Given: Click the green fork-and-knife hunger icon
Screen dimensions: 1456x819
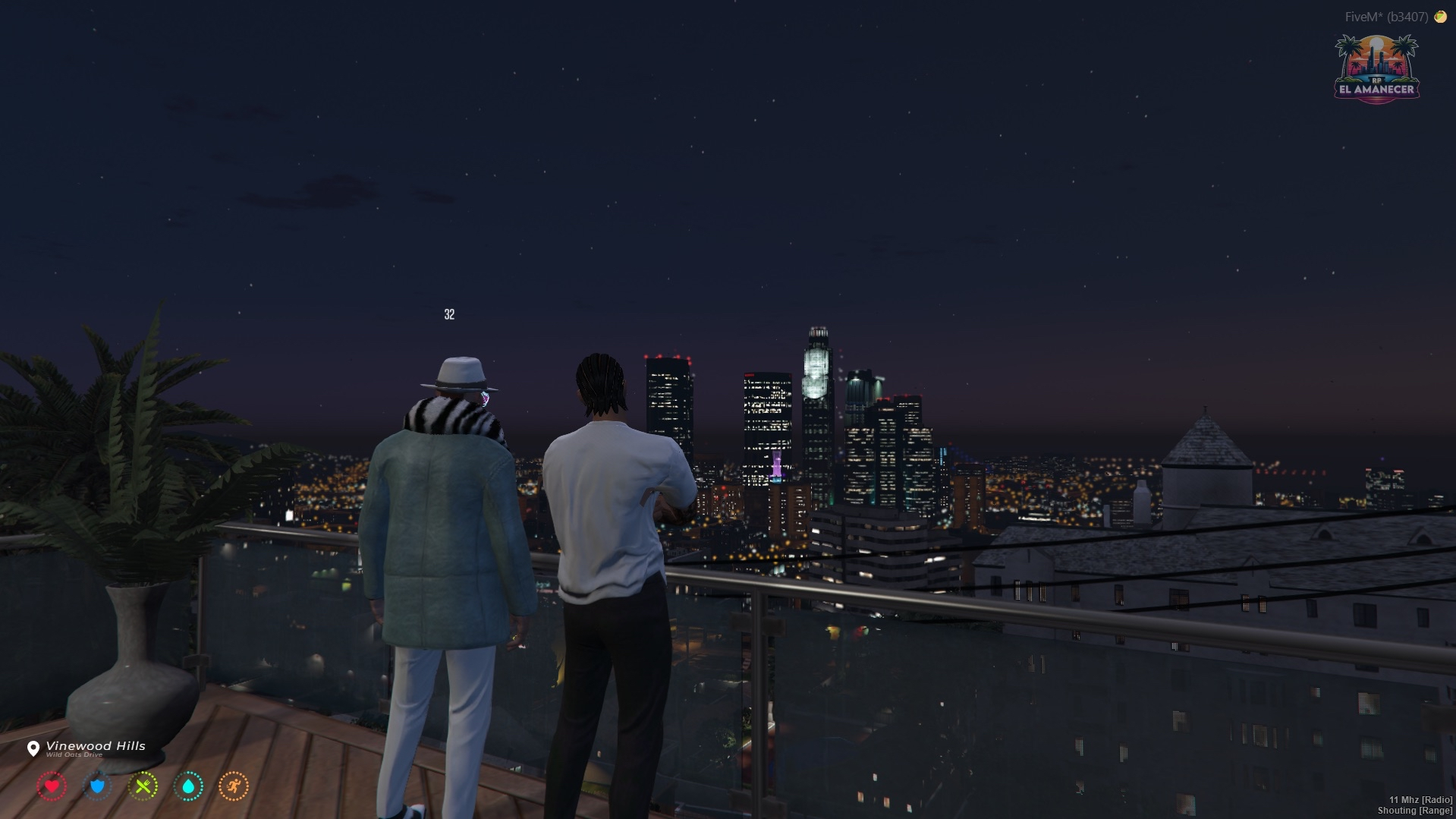Looking at the screenshot, I should [143, 786].
